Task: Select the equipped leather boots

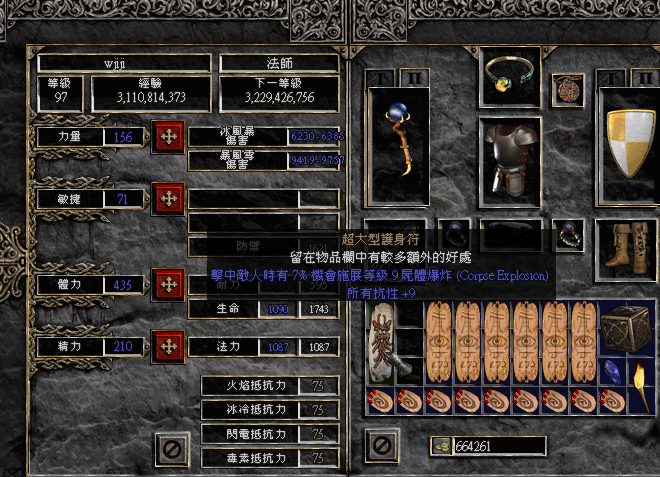Action: pos(627,245)
